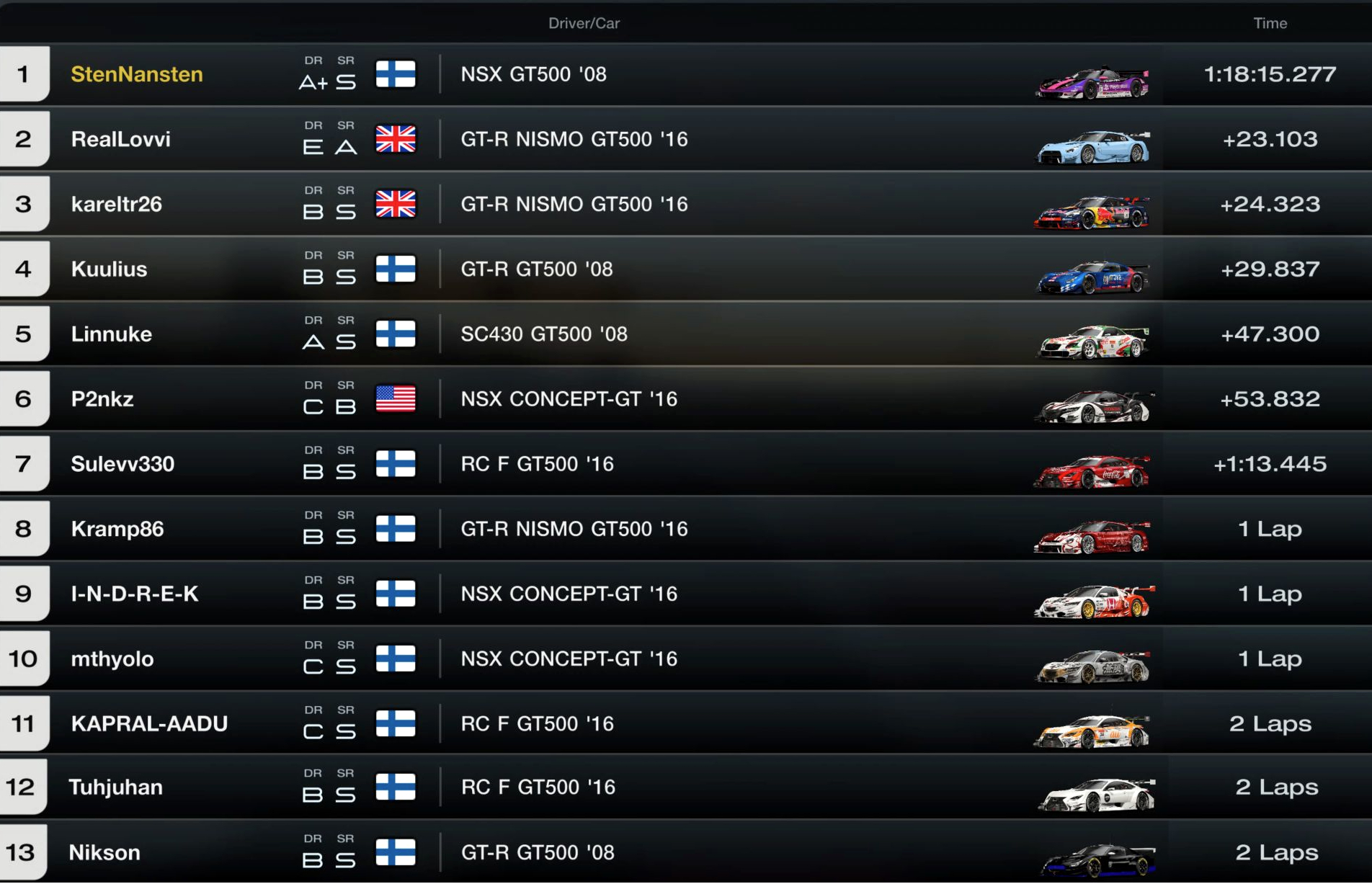The height and width of the screenshot is (884, 1372).
Task: Select Kuulius's result entry
Action: 110,269
